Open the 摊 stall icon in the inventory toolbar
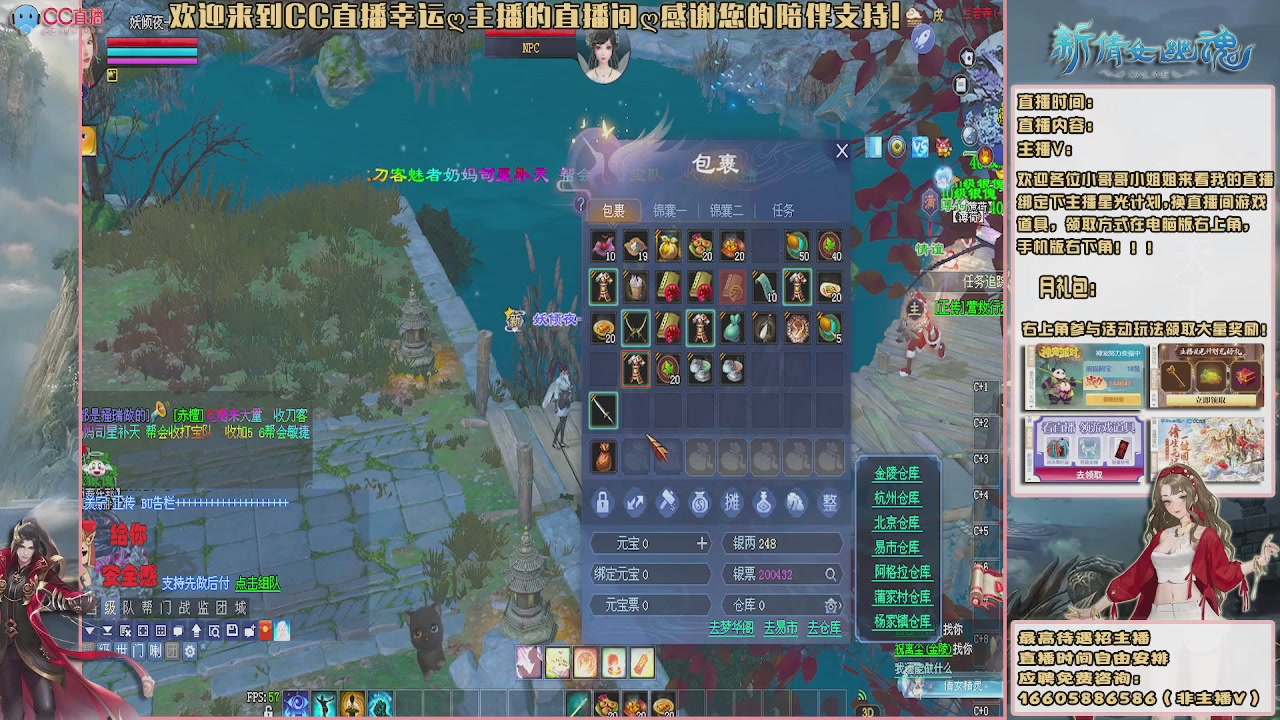1280x720 pixels. [732, 501]
